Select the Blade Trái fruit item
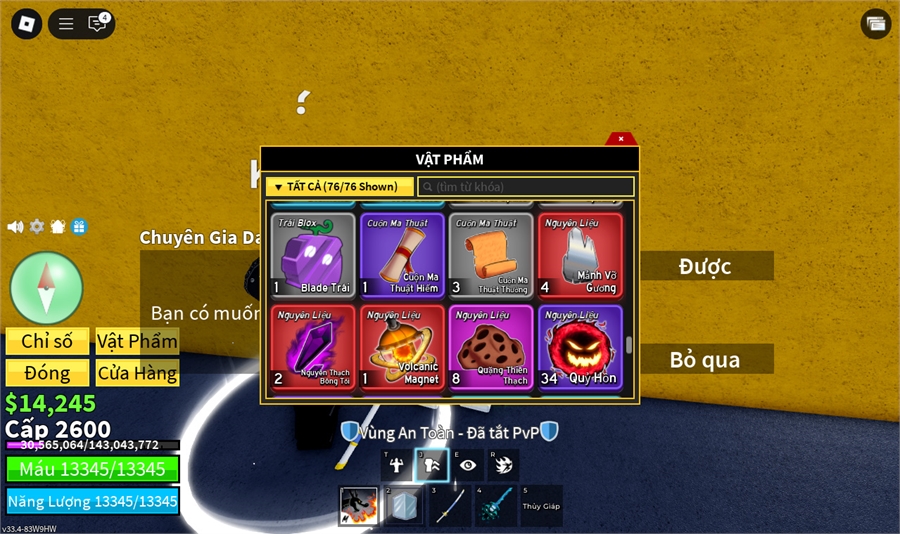The height and width of the screenshot is (534, 900). click(313, 255)
